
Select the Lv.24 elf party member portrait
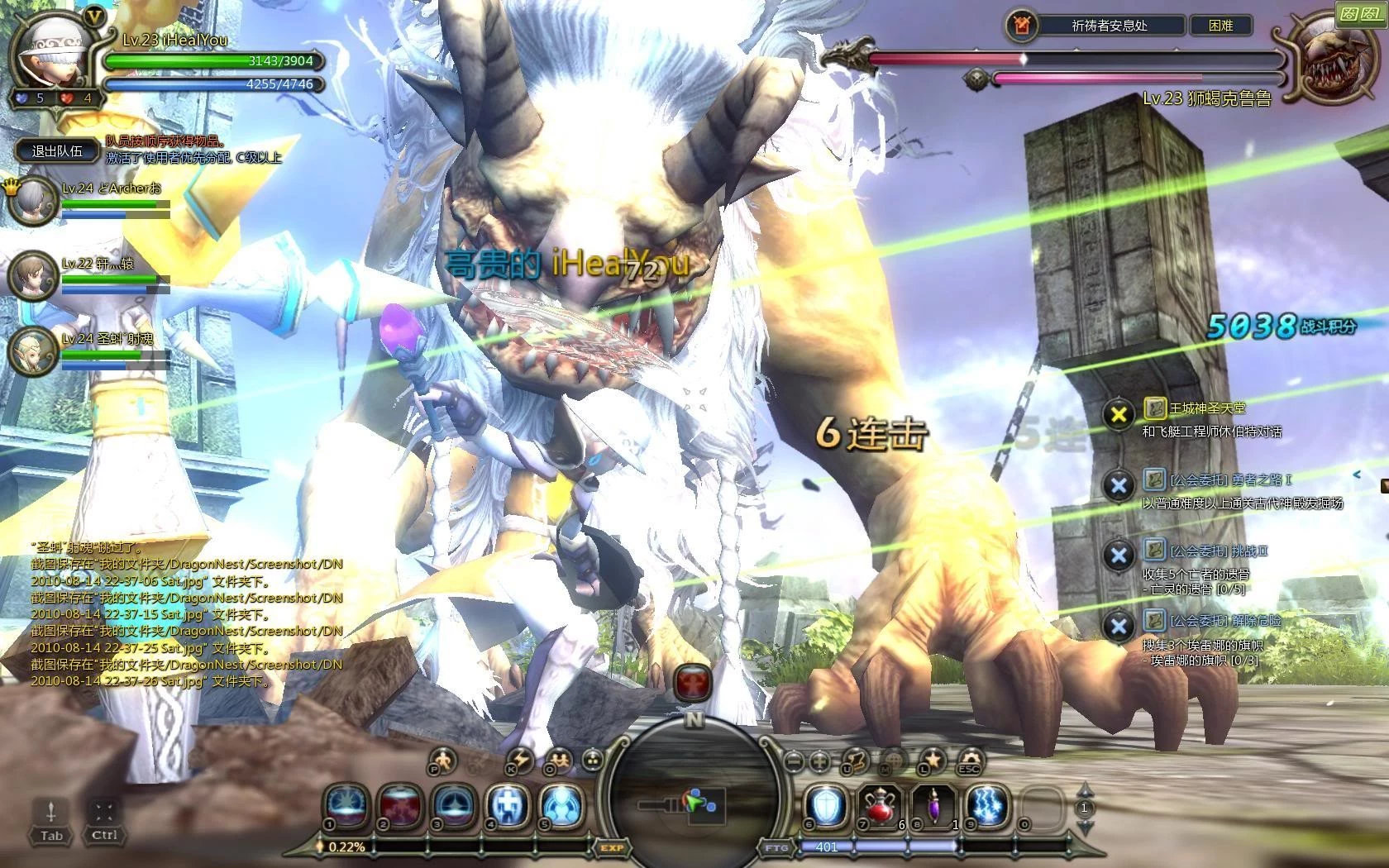coord(33,351)
